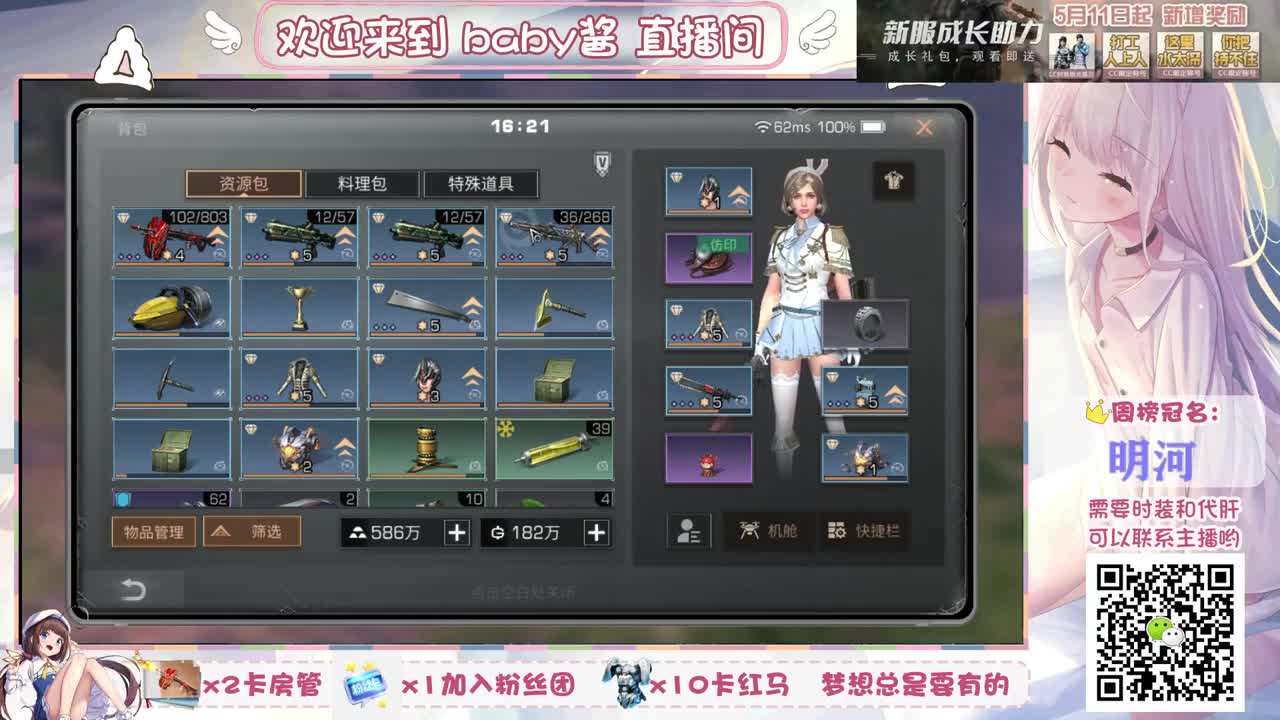Click the character profile icon near bottom left
1280x720 pixels.
[687, 532]
